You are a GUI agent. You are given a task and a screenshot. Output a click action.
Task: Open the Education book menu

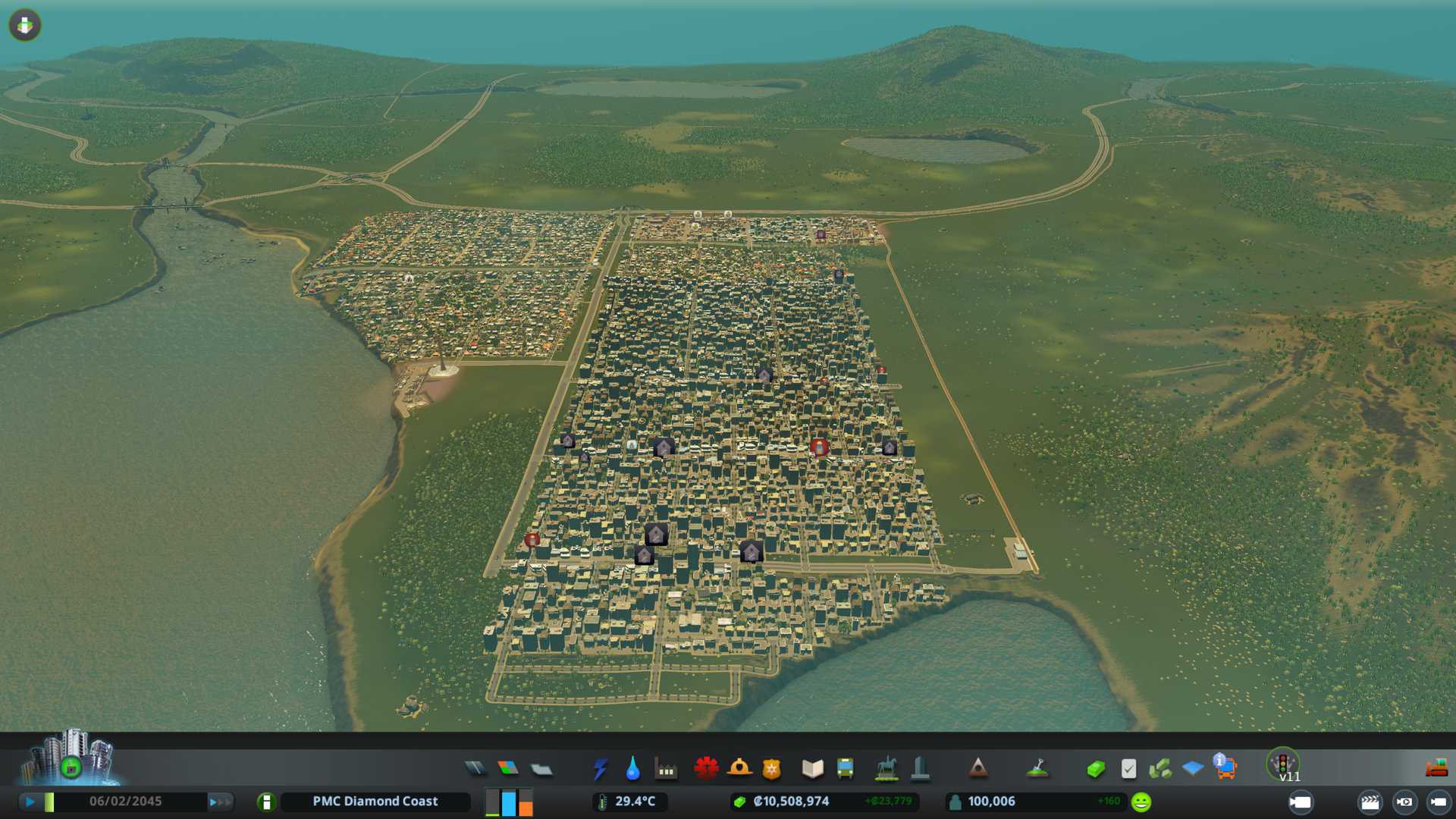(812, 769)
